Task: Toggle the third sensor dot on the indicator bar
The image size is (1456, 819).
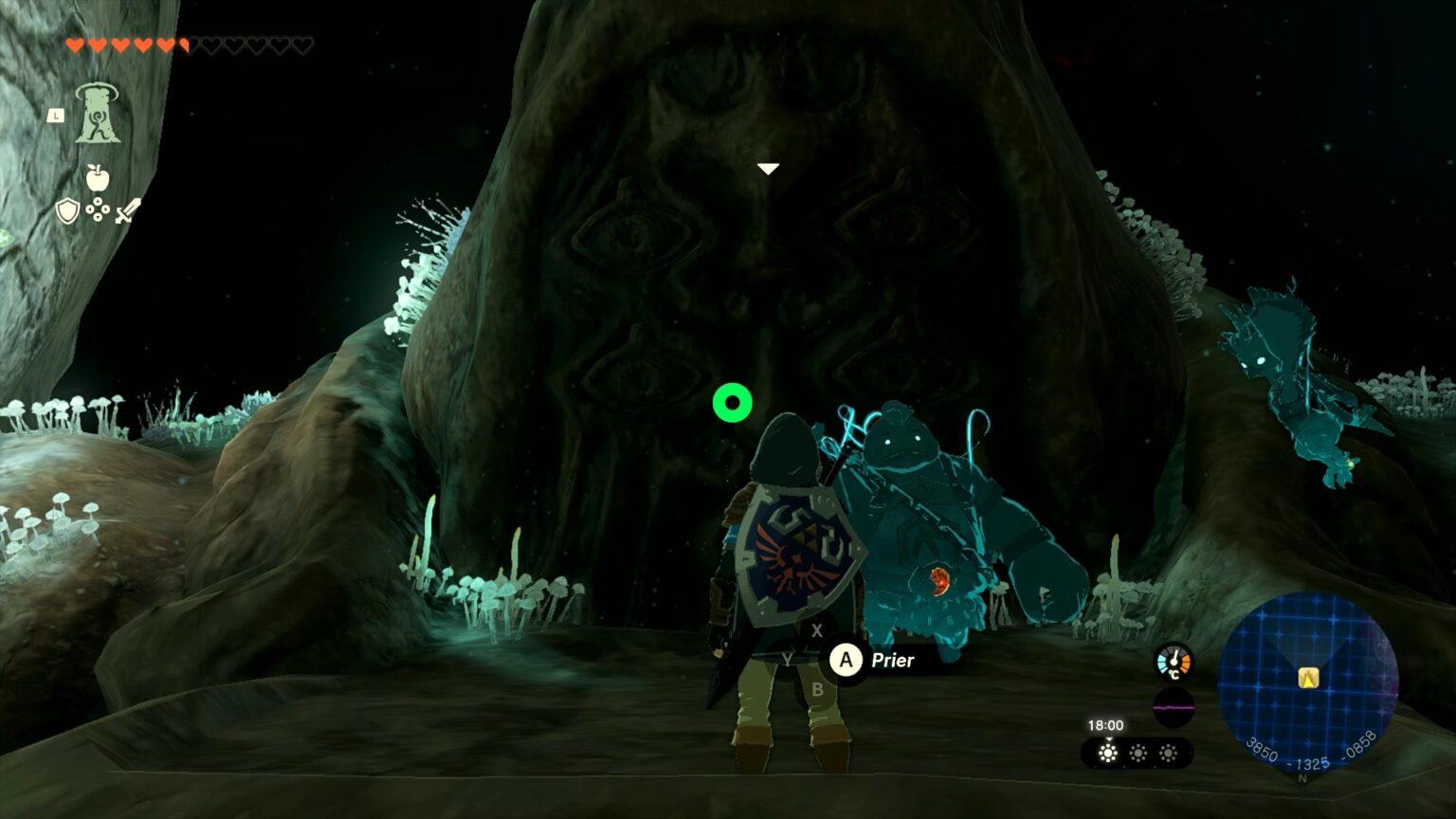Action: click(x=1169, y=753)
